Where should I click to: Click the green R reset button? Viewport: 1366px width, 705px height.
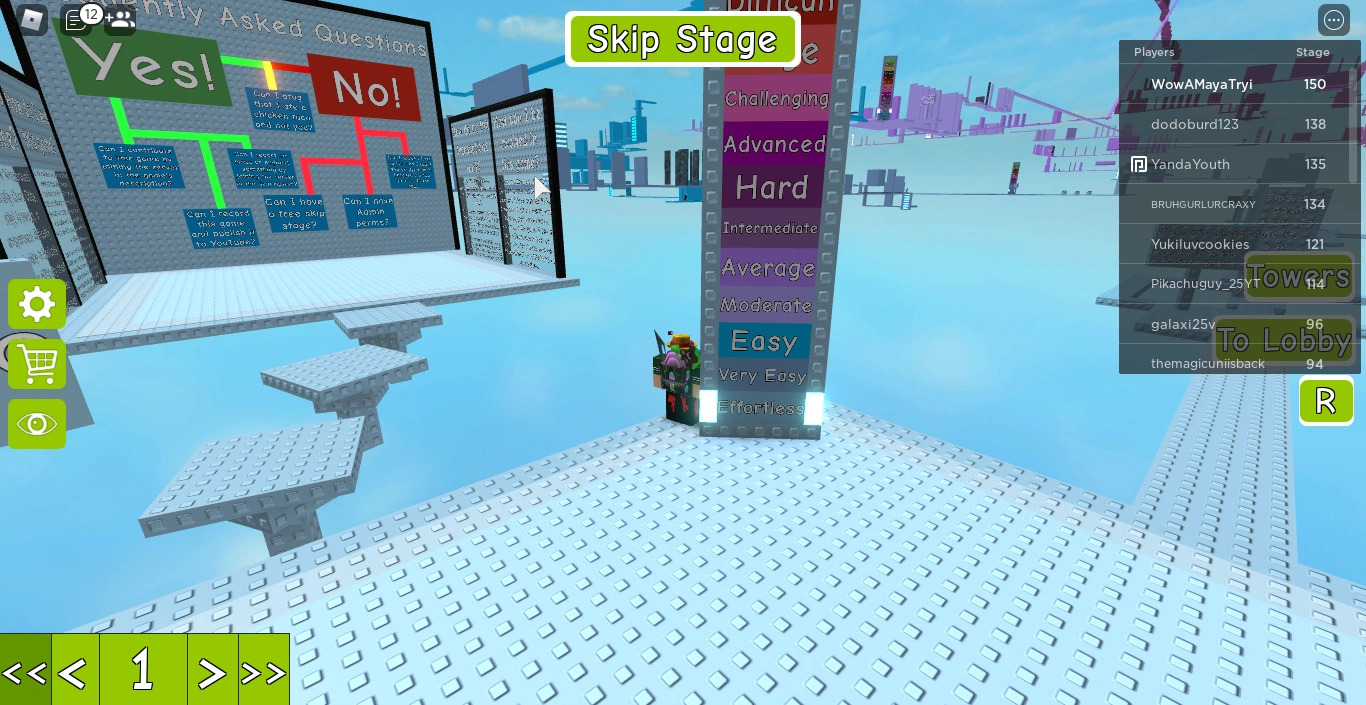pos(1326,401)
